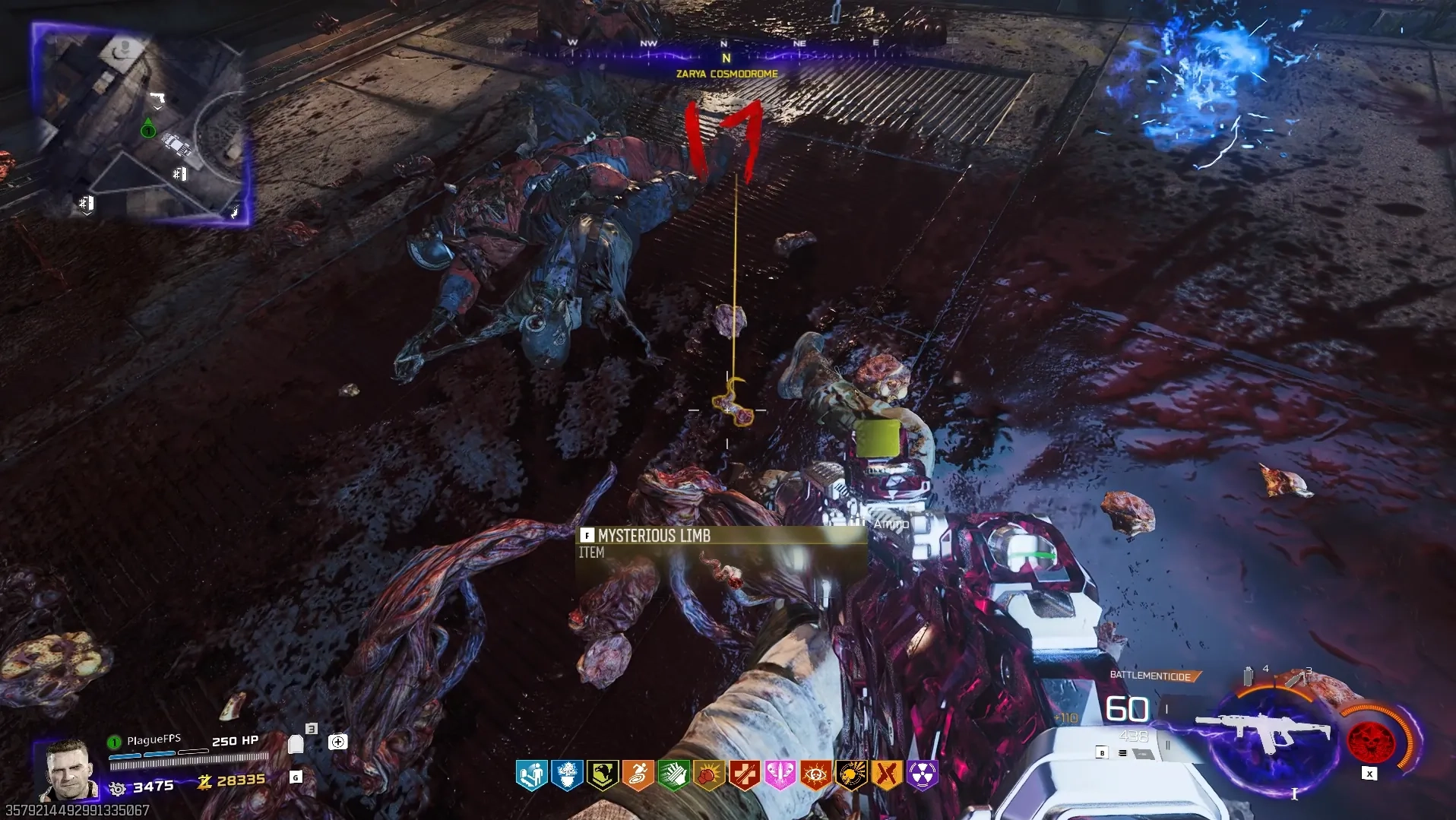Select the light-blue escalator perk icon
Image resolution: width=1456 pixels, height=820 pixels.
point(532,775)
